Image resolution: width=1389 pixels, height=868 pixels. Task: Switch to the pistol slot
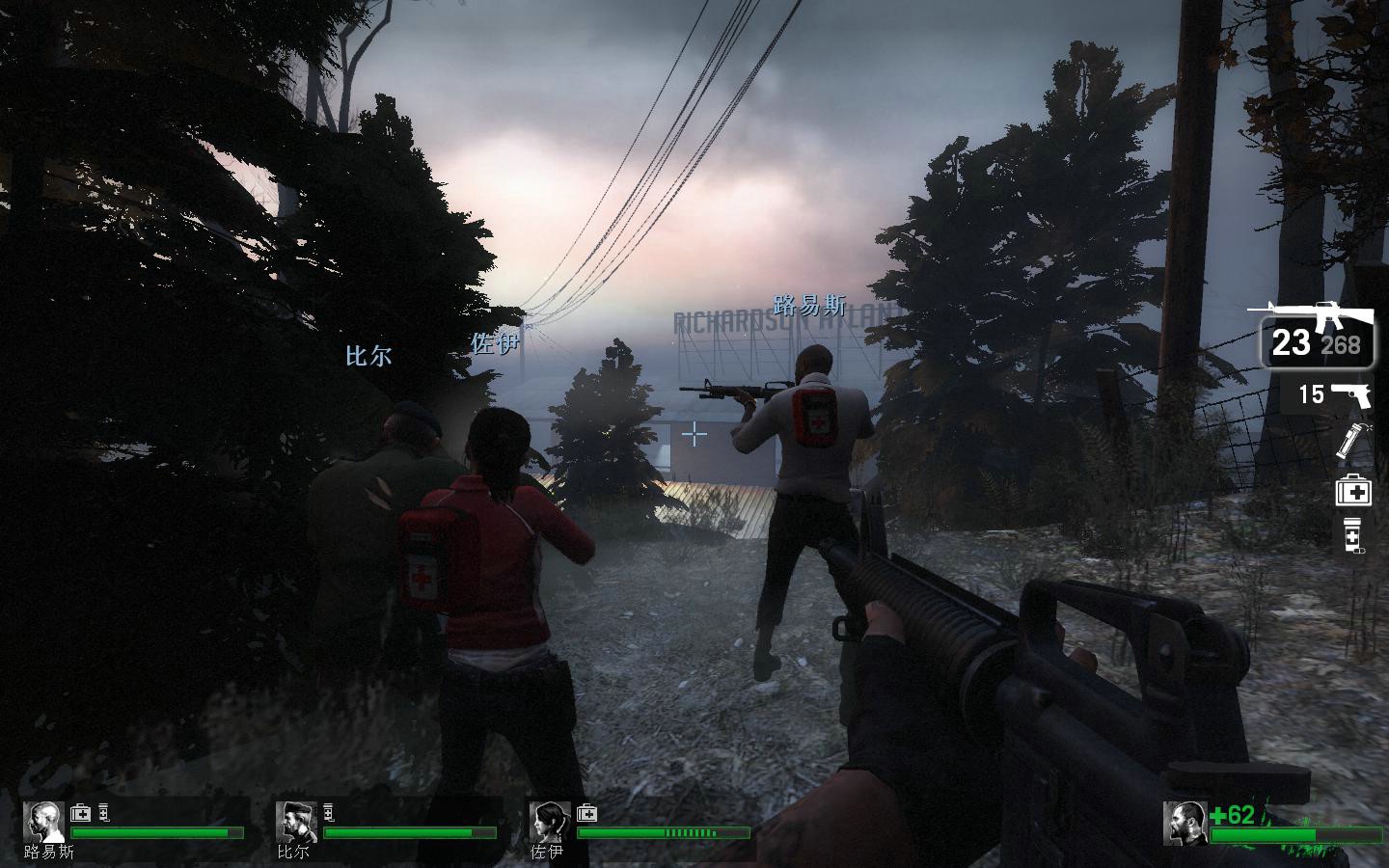(x=1337, y=393)
